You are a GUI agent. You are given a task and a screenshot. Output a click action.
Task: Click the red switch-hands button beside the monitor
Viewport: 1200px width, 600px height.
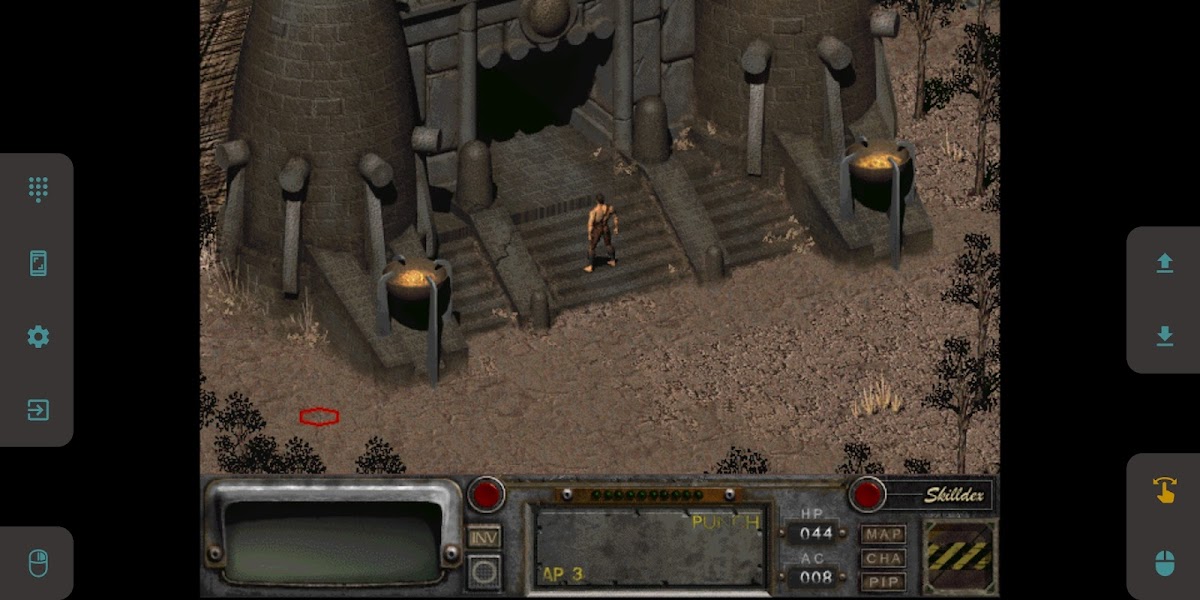pos(487,494)
